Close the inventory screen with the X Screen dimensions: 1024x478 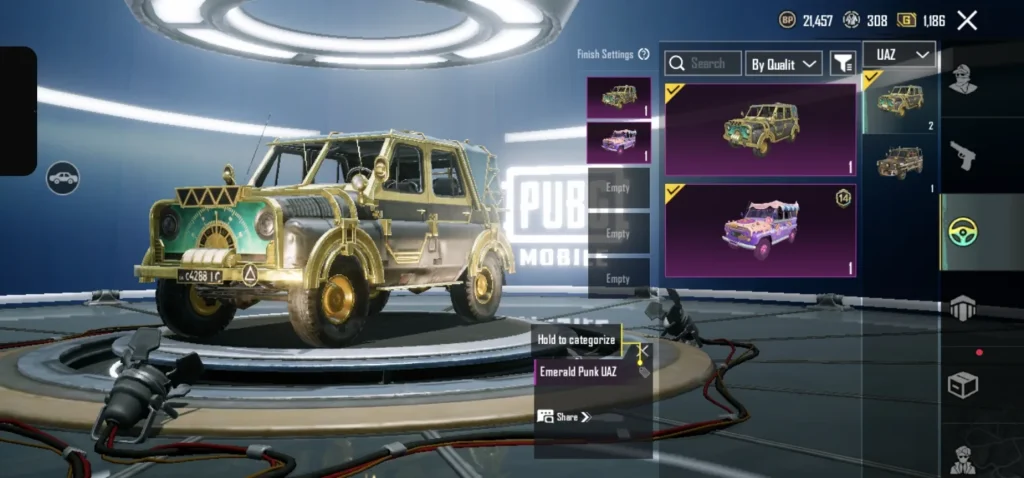tap(967, 20)
